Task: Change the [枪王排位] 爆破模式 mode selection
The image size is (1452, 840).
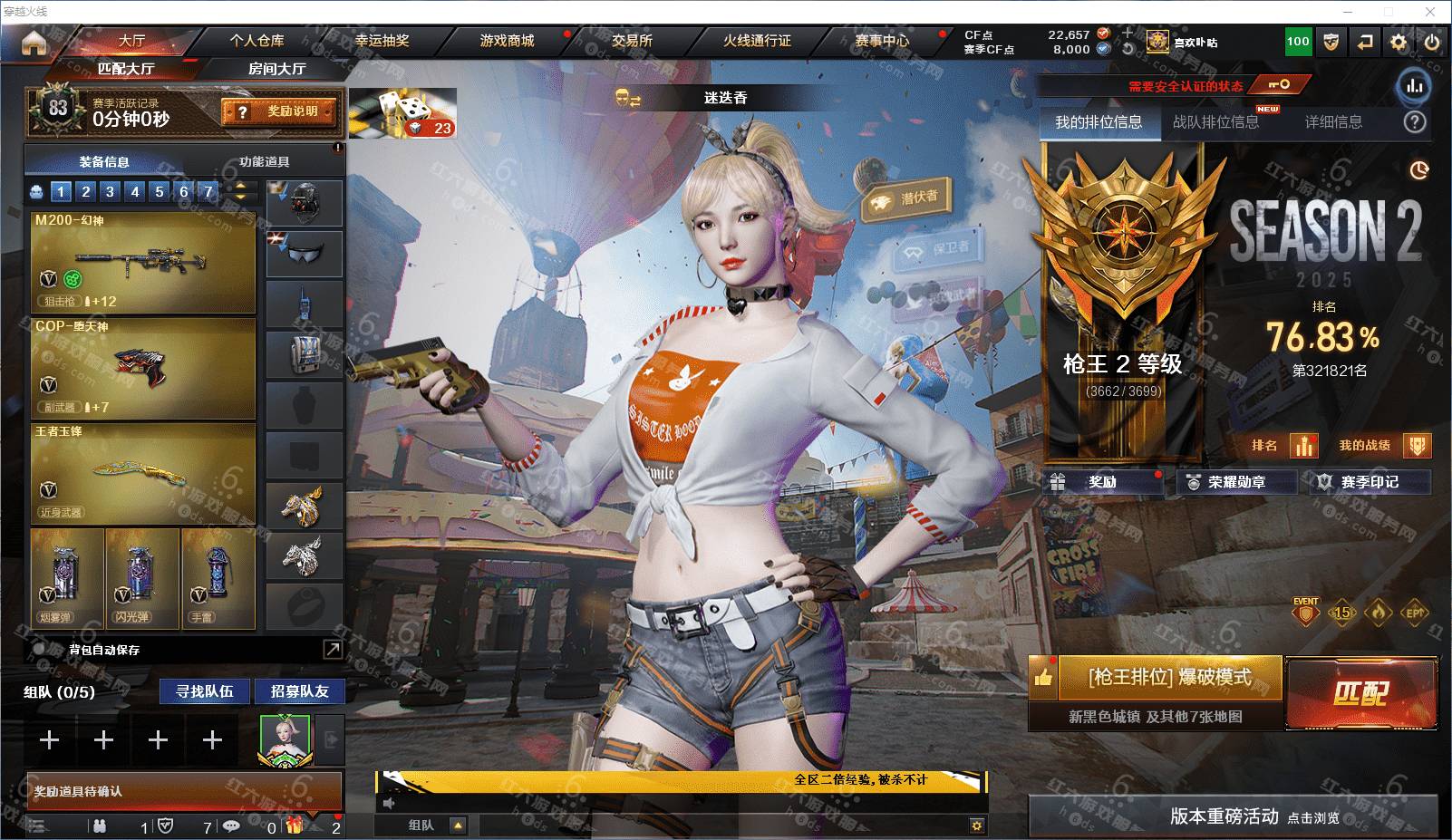Action: click(x=1169, y=677)
